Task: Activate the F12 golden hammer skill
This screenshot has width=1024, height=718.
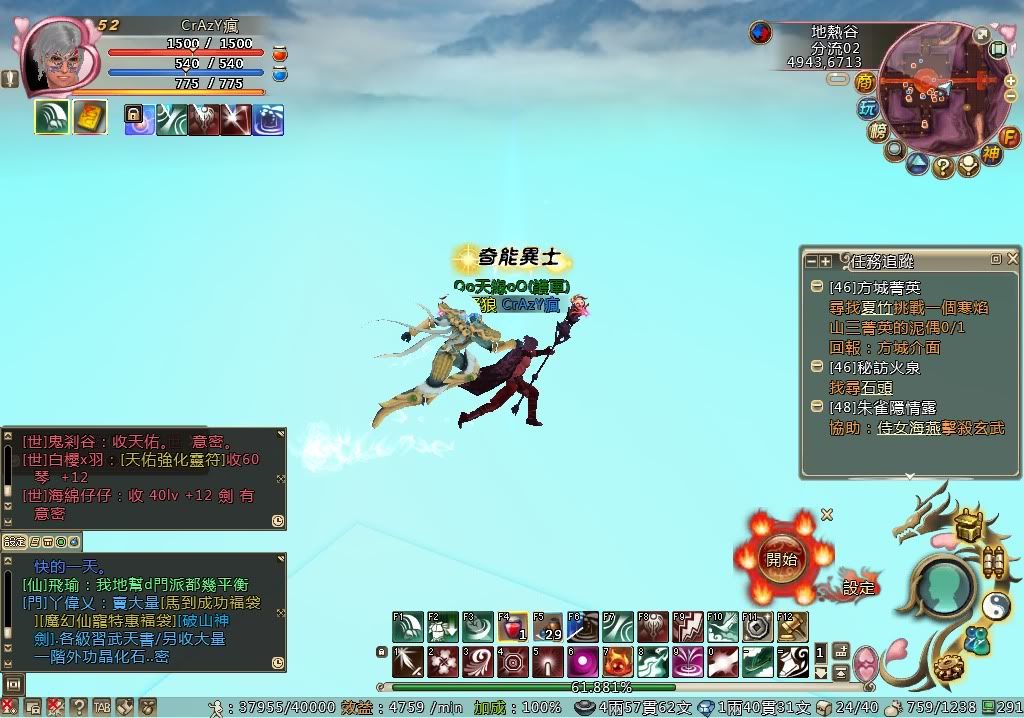Action: [x=792, y=628]
